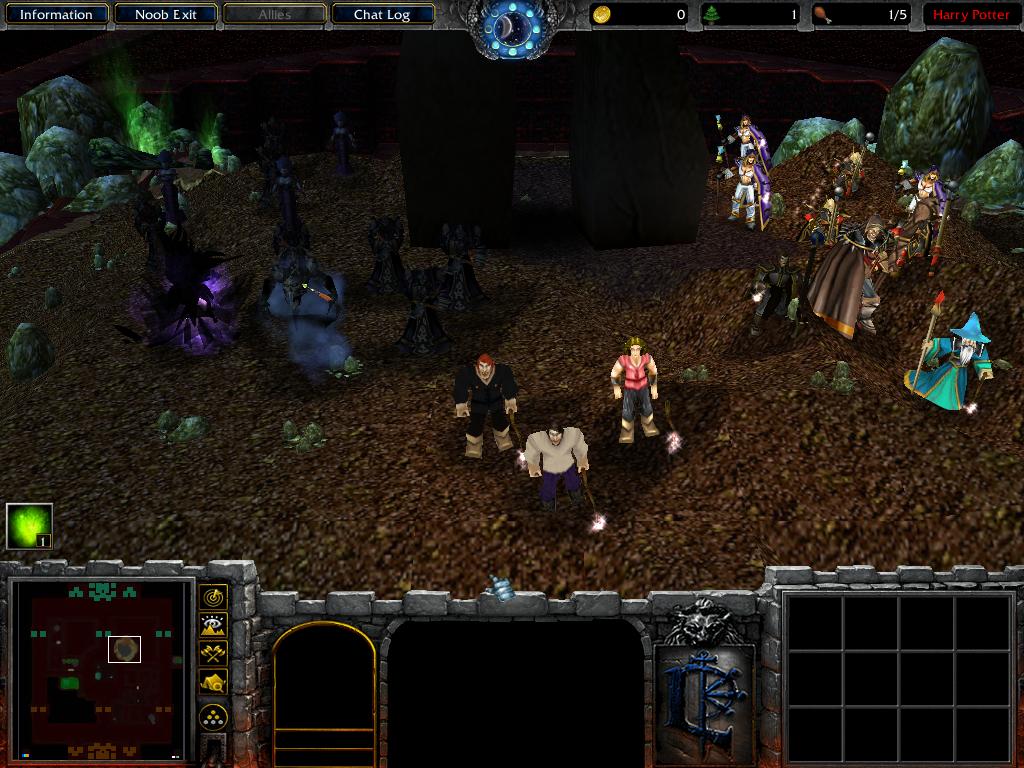Screen dimensions: 1024x768
Task: Click on the minimap
Action: [x=101, y=669]
